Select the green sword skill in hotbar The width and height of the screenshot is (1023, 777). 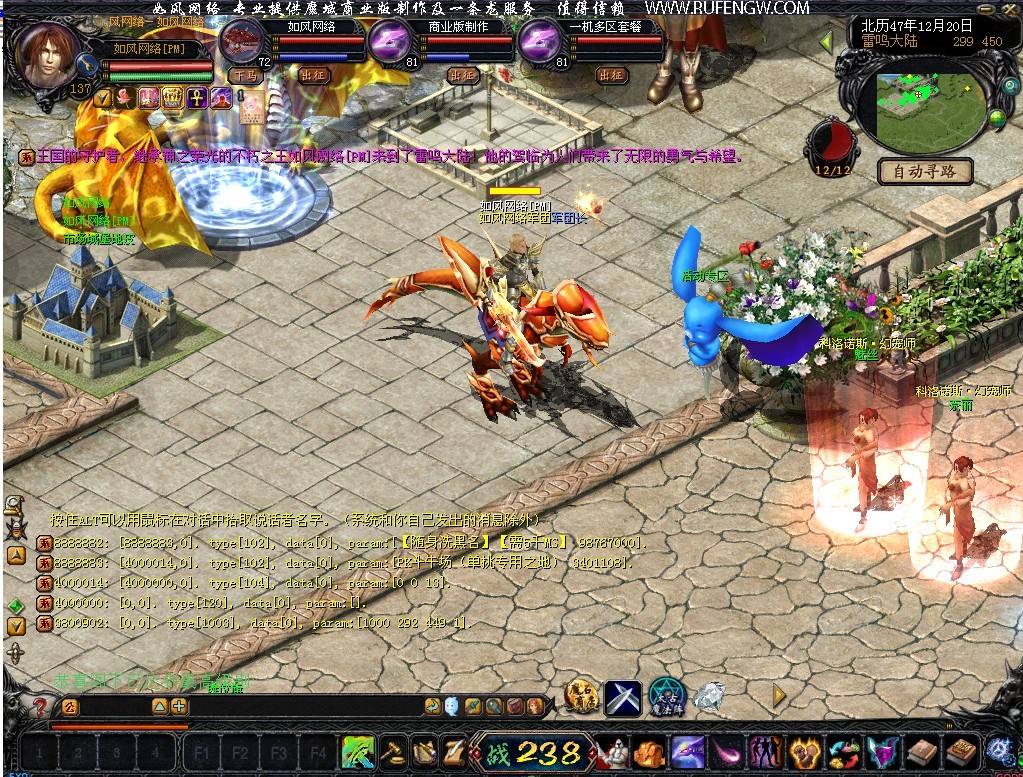point(358,751)
